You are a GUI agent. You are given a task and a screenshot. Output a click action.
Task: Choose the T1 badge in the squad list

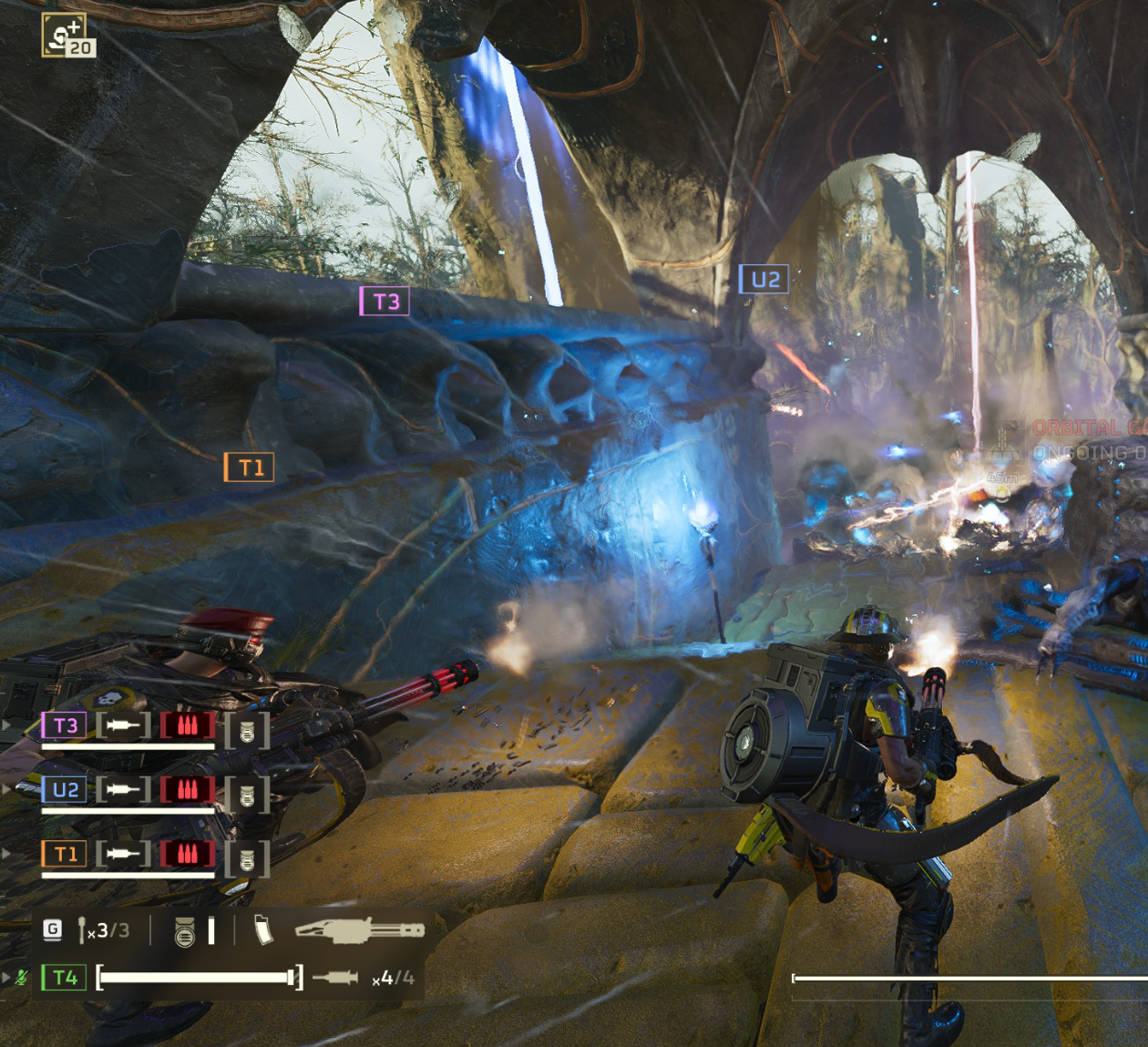[65, 854]
